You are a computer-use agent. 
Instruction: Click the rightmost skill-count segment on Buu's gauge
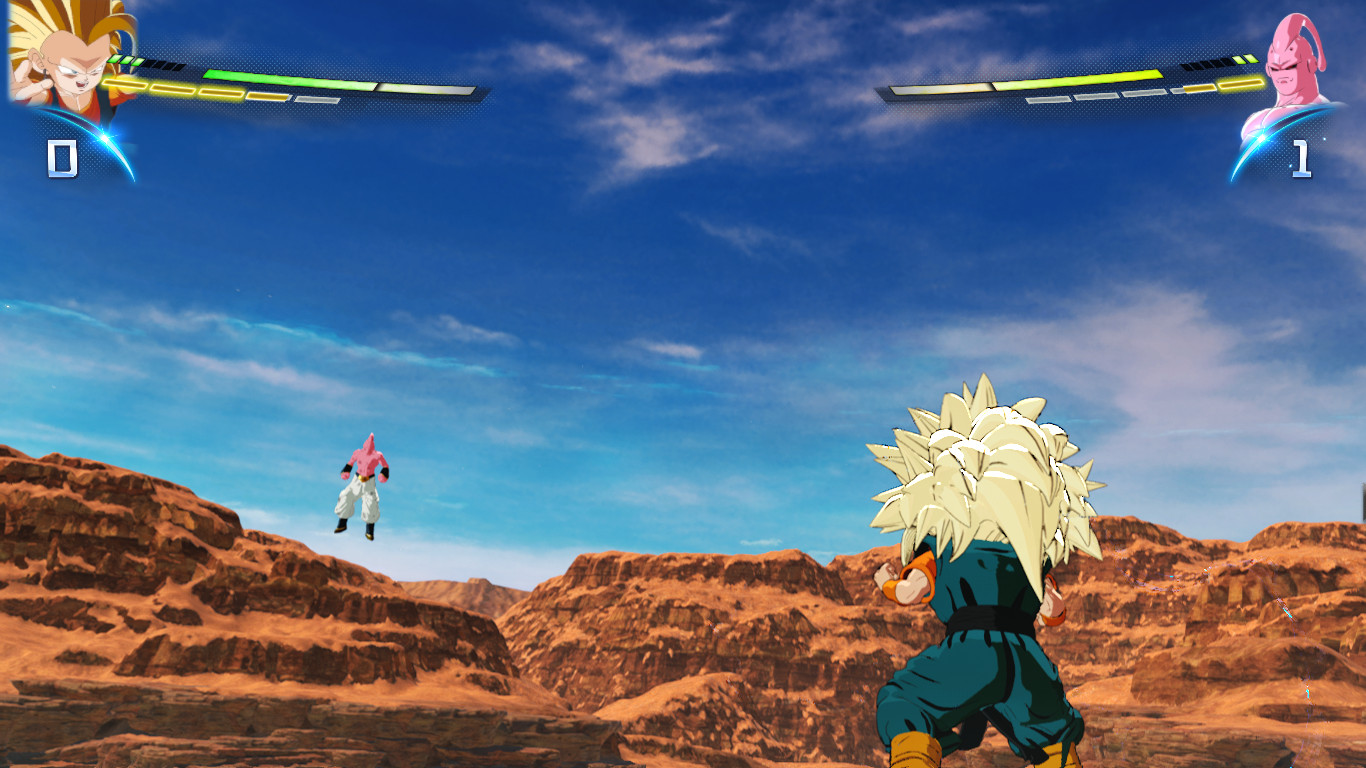point(1250,58)
